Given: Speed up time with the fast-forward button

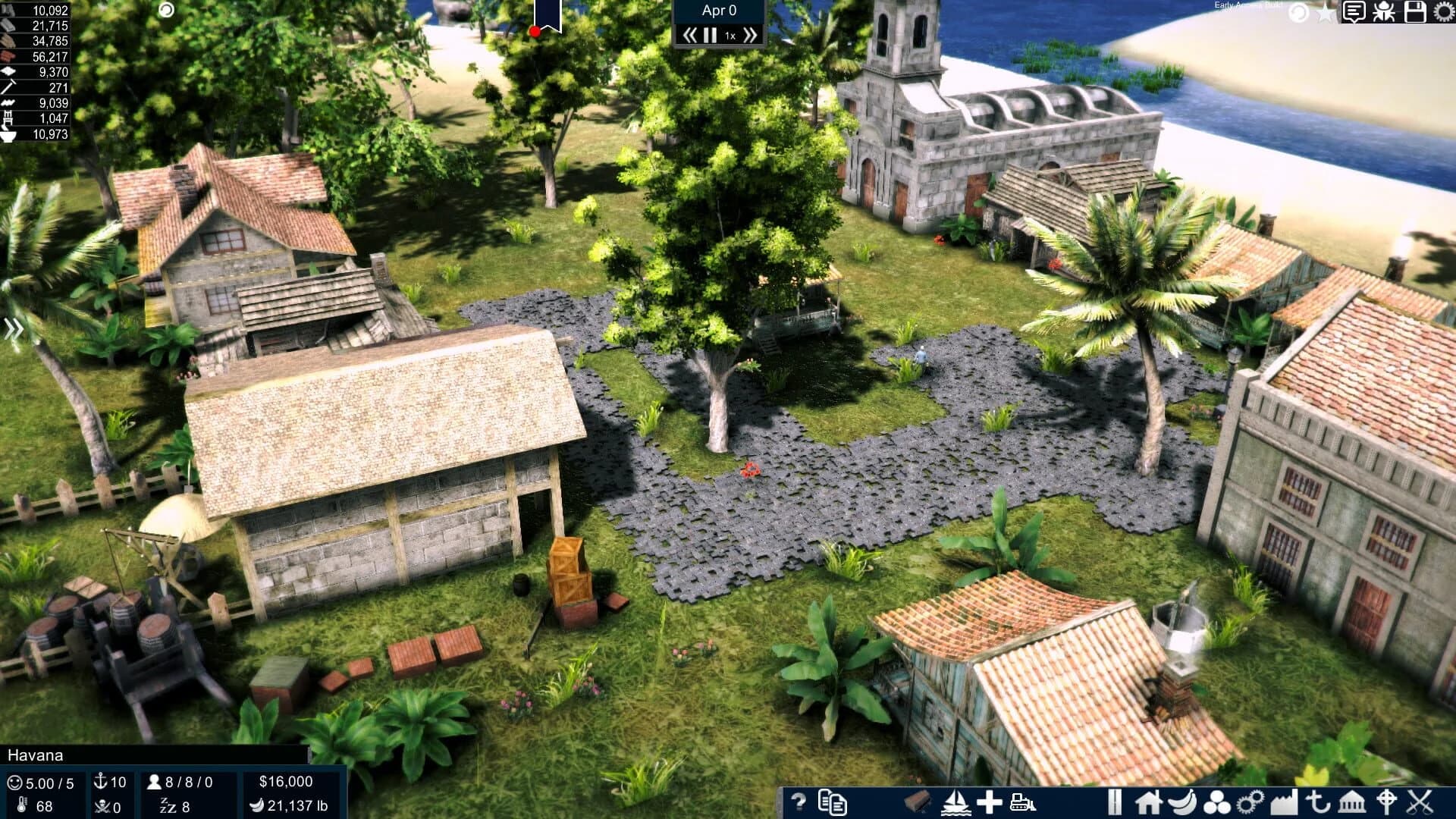Looking at the screenshot, I should (749, 33).
